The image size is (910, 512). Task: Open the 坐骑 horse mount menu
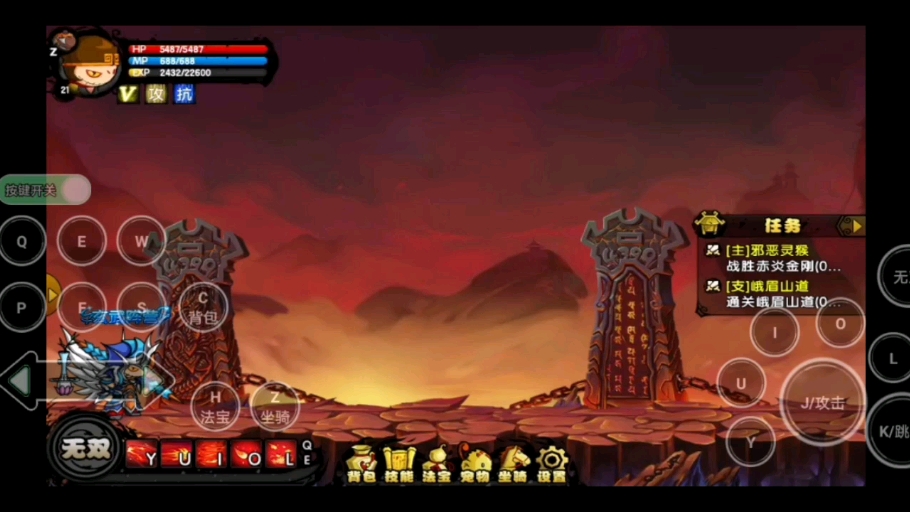tap(512, 464)
